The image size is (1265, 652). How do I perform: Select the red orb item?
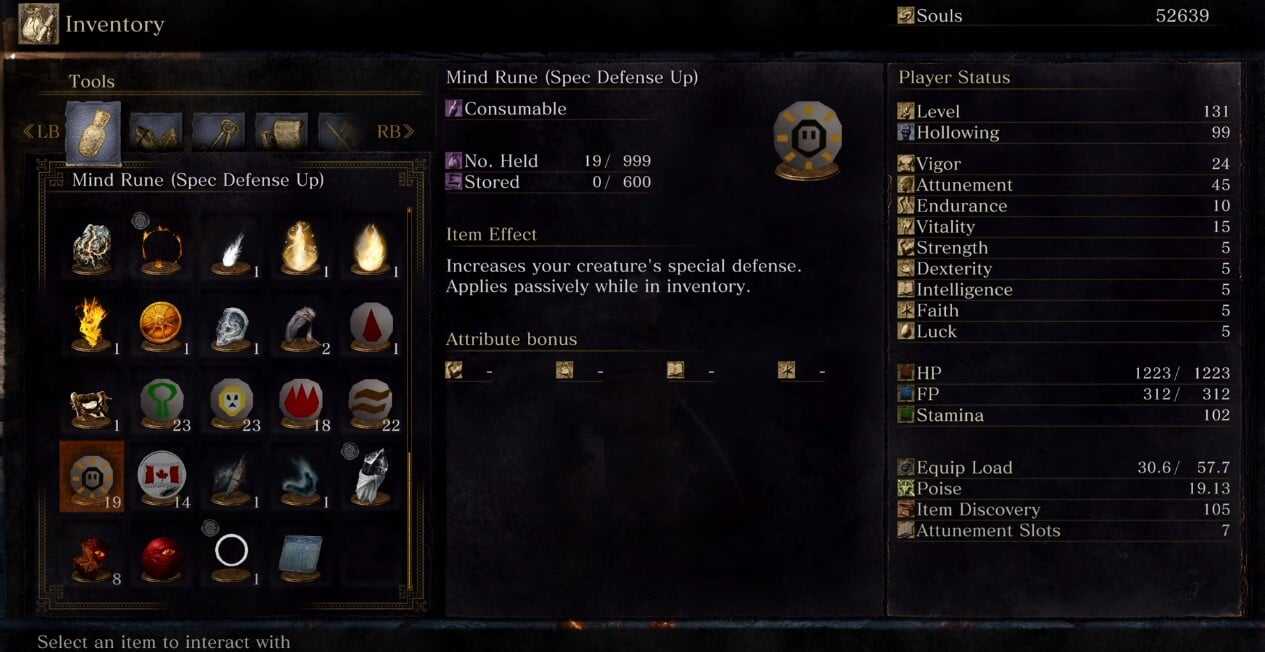click(x=161, y=555)
